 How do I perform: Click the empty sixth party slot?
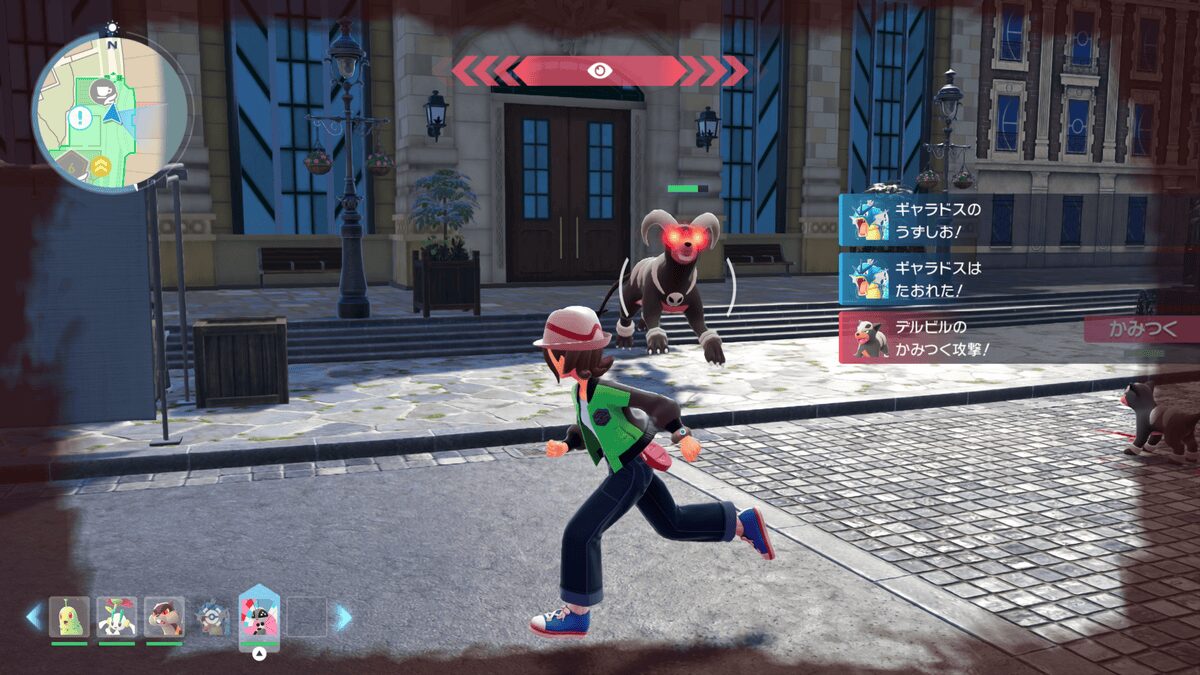[307, 617]
